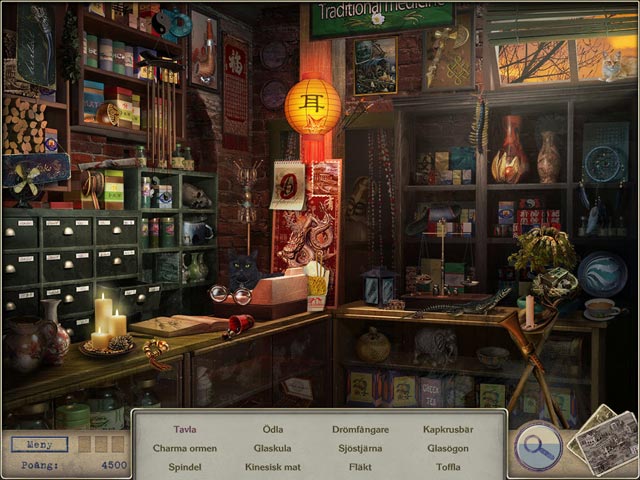Select the 'Kapkrusbär' list entry
This screenshot has height=480, width=640.
click(446, 430)
